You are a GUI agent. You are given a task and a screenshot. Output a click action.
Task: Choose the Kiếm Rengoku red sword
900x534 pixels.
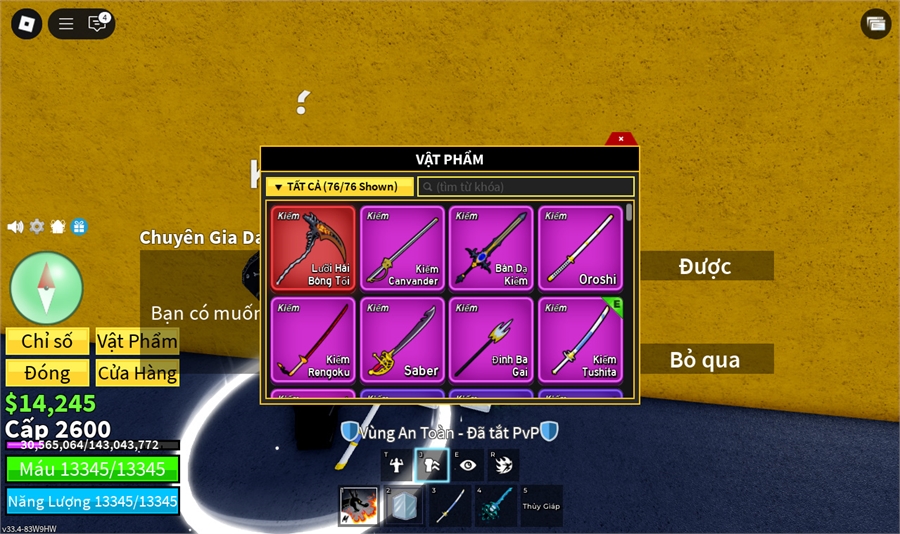pyautogui.click(x=313, y=339)
